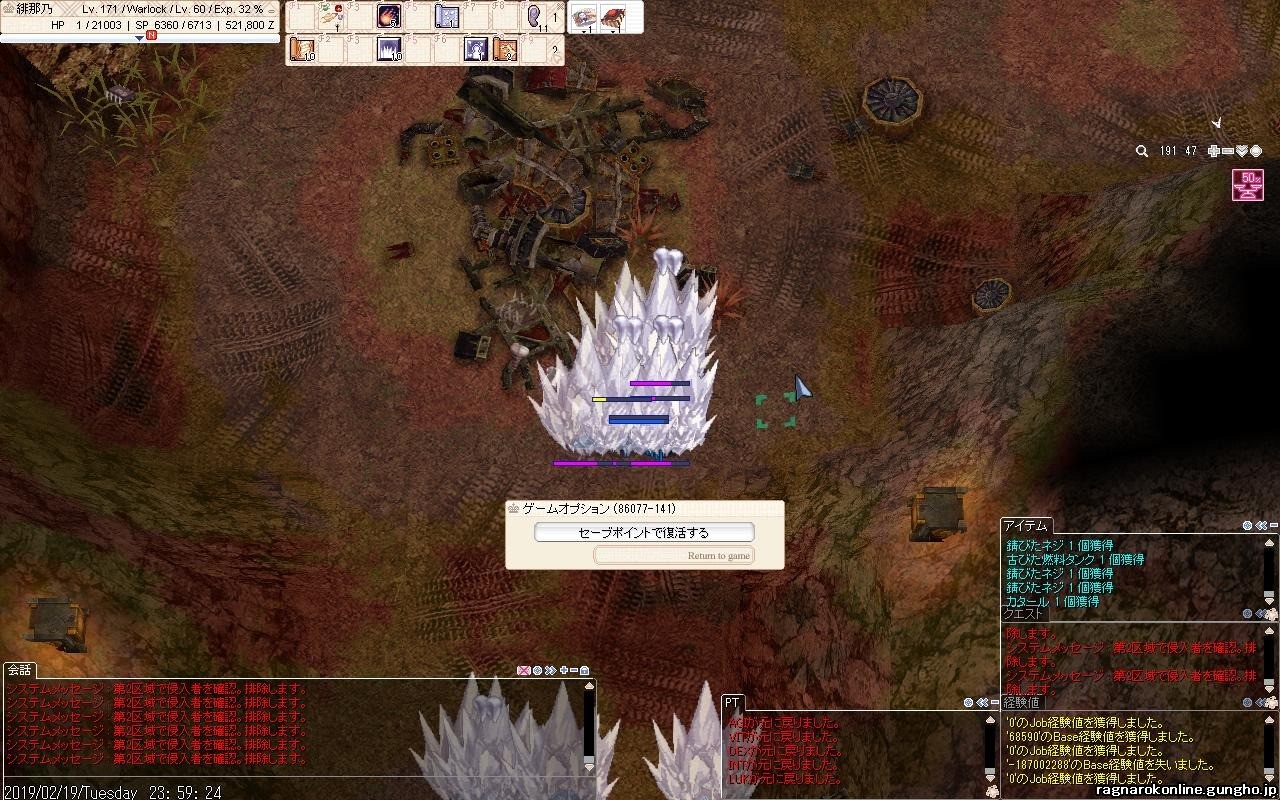Select the 経験値 log tab

(x=1022, y=703)
